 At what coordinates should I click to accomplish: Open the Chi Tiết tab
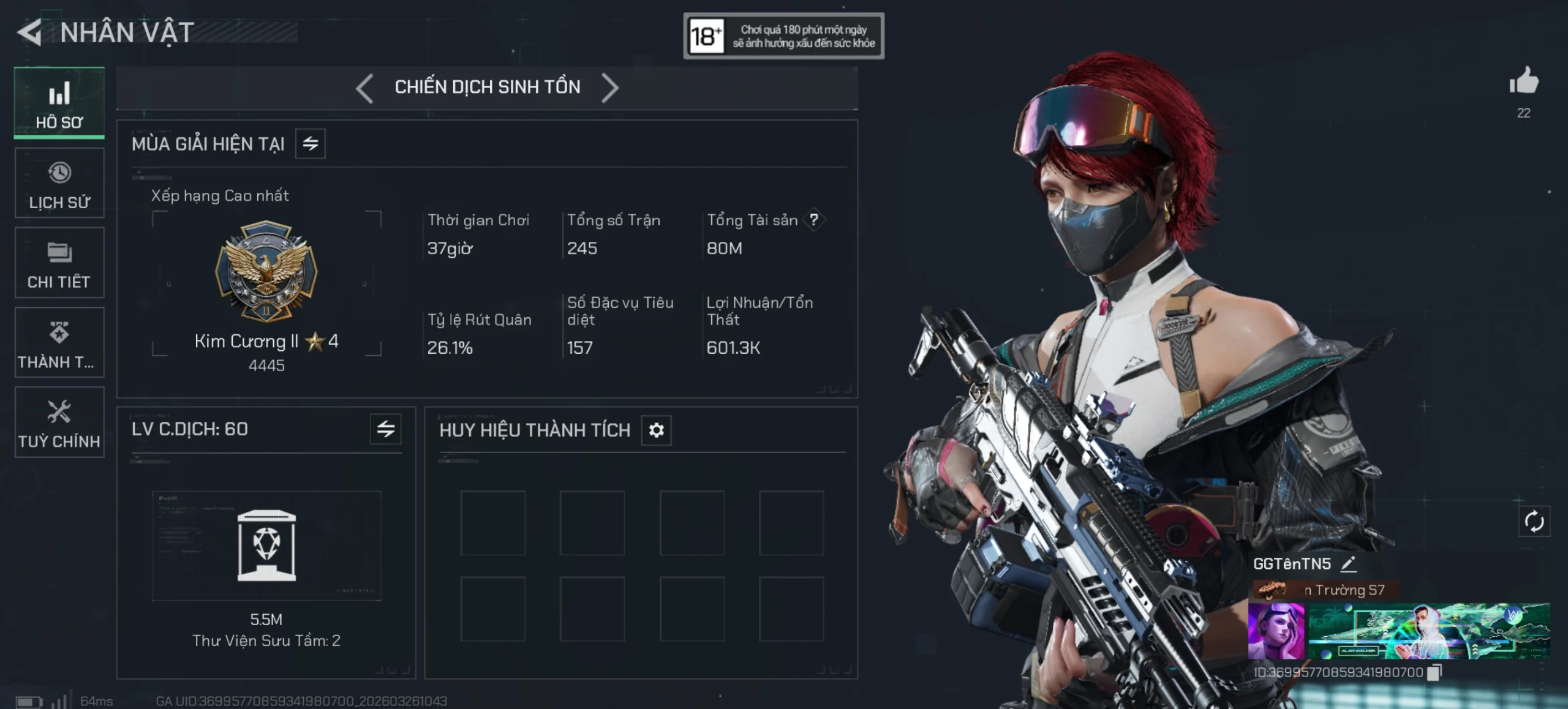59,263
